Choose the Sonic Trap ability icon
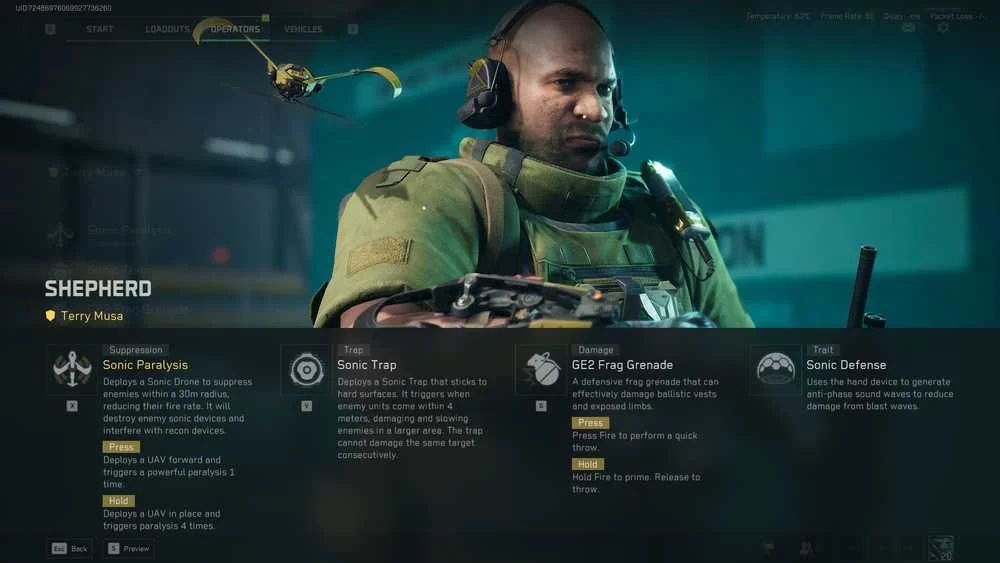1000x563 pixels. [306, 370]
